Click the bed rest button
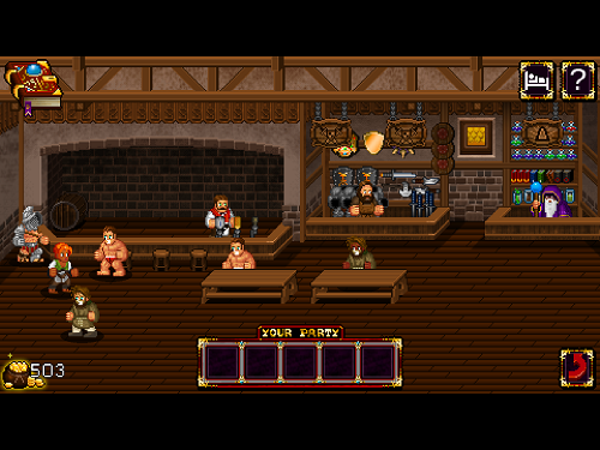 coord(536,80)
